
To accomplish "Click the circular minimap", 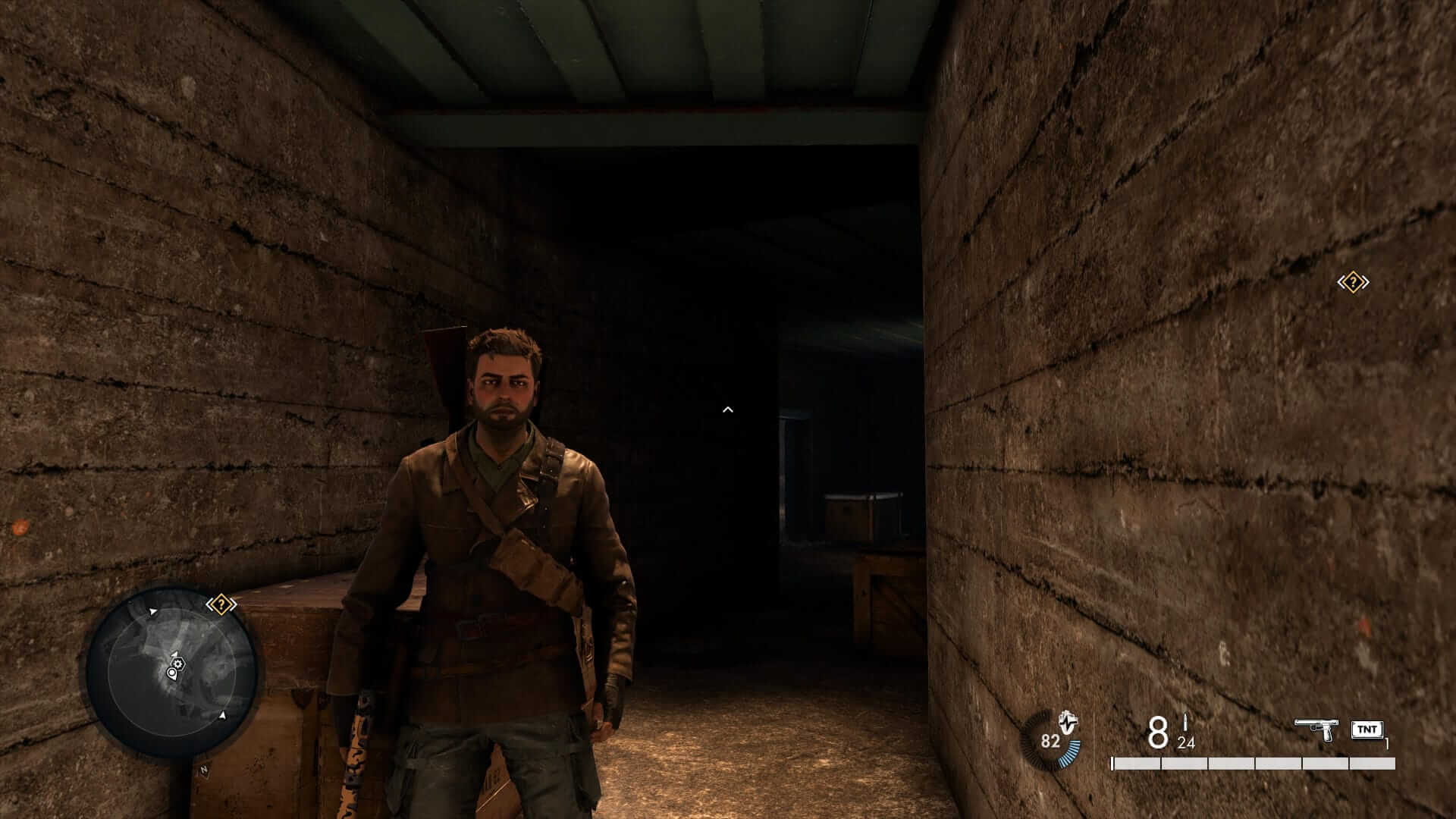I will point(172,672).
